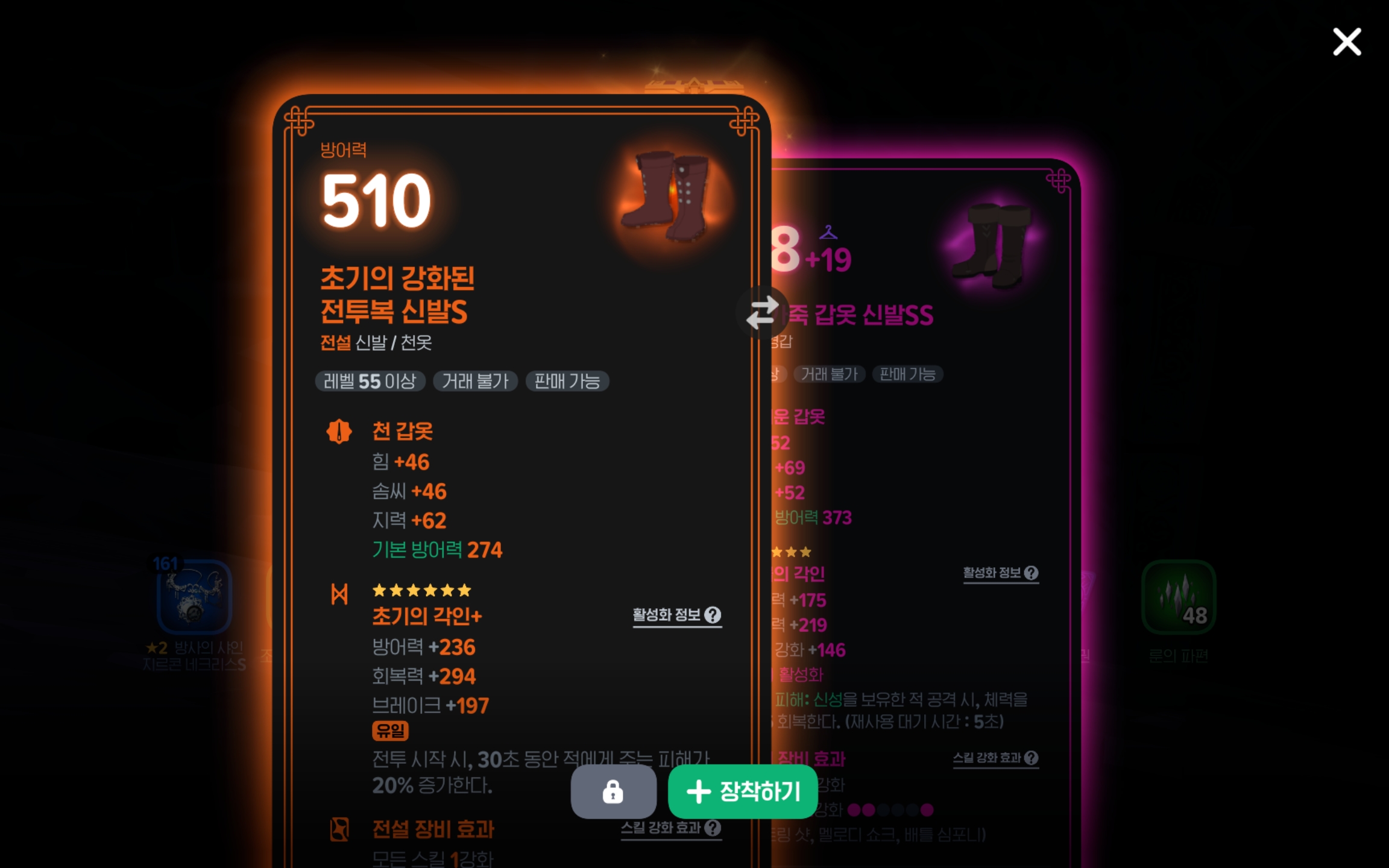Select the purple 갑옷 신발SS card

click(922, 422)
